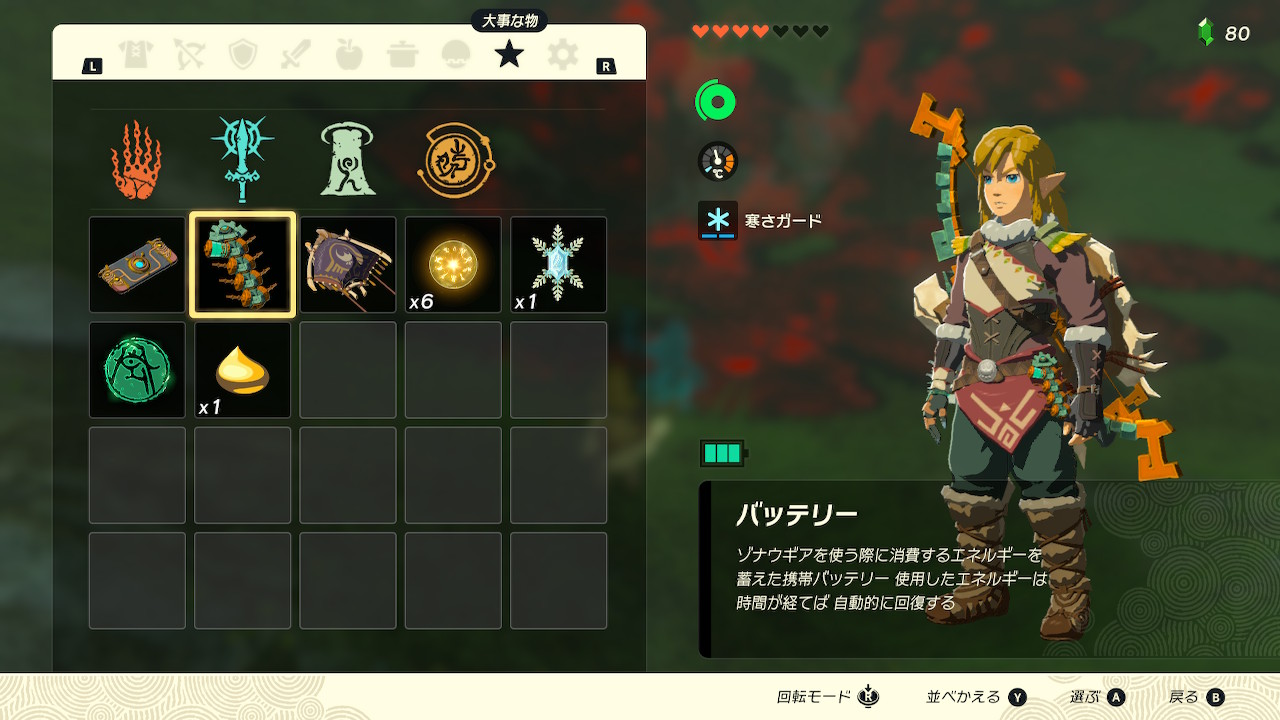This screenshot has height=720, width=1280.
Task: Open the bows and arrows tab
Action: coord(189,54)
